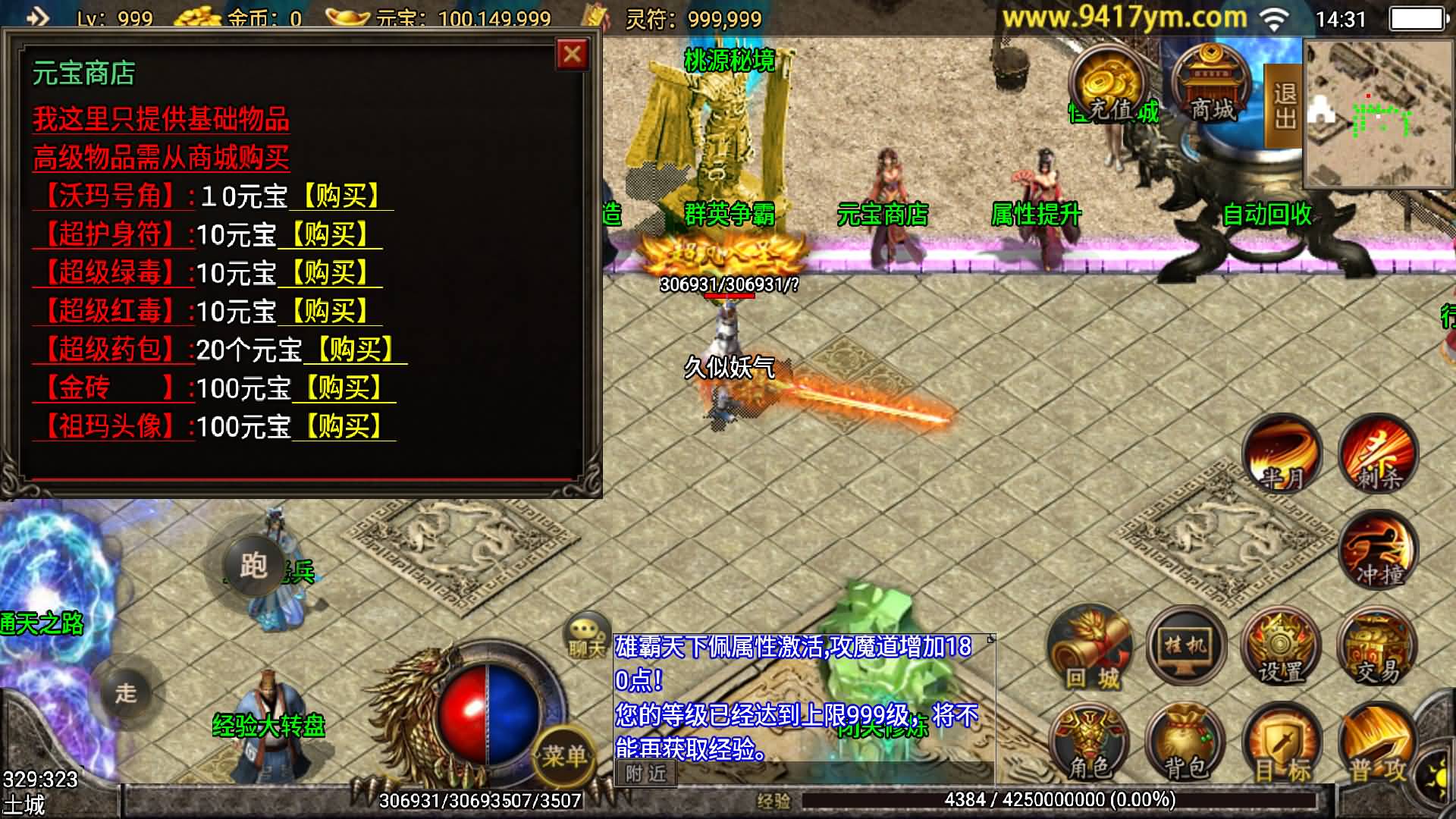Buy 超级红毒 from the shop
The width and height of the screenshot is (1456, 819).
330,311
